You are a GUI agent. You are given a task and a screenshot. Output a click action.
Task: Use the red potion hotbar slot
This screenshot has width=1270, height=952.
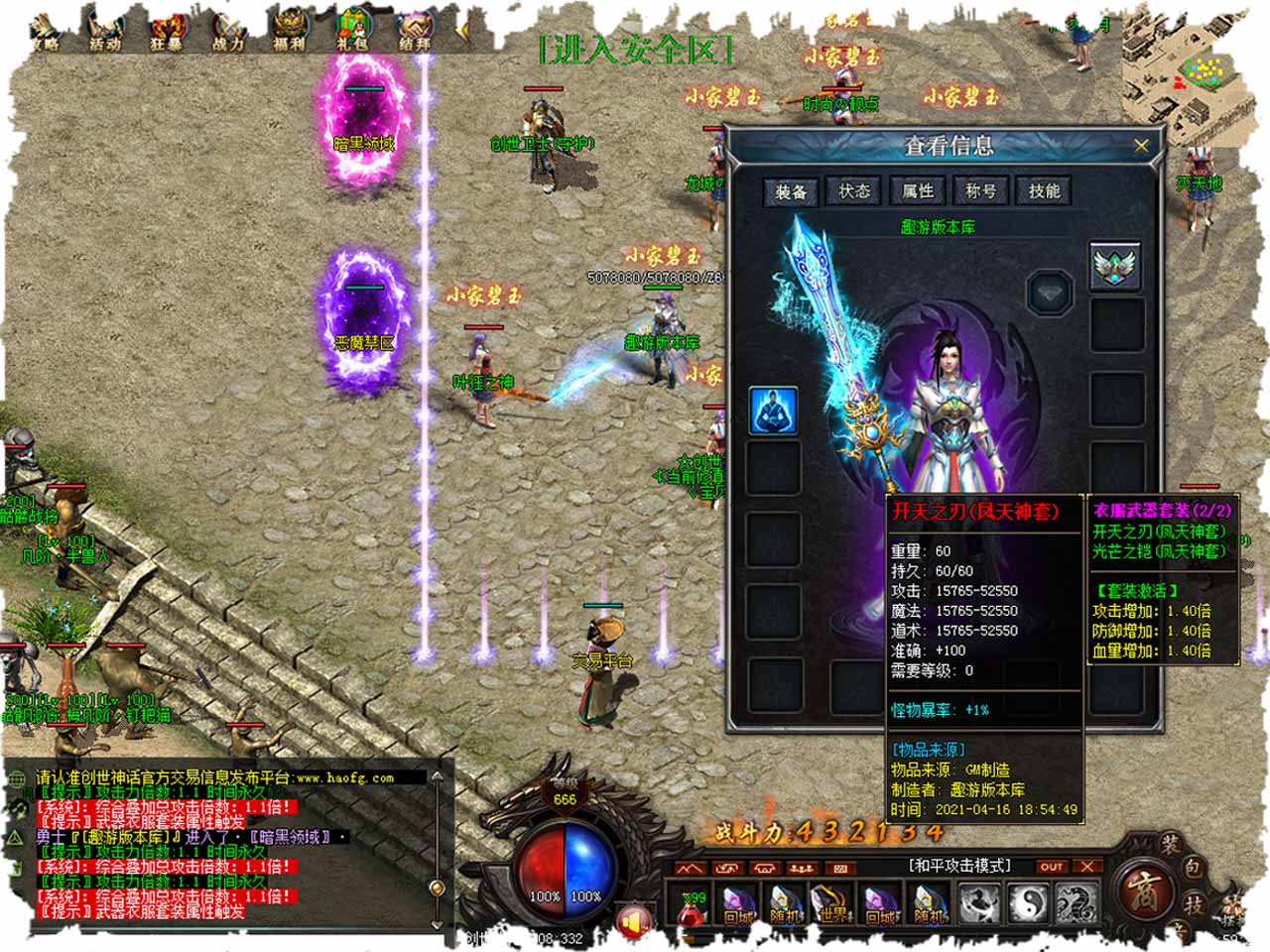tap(692, 904)
